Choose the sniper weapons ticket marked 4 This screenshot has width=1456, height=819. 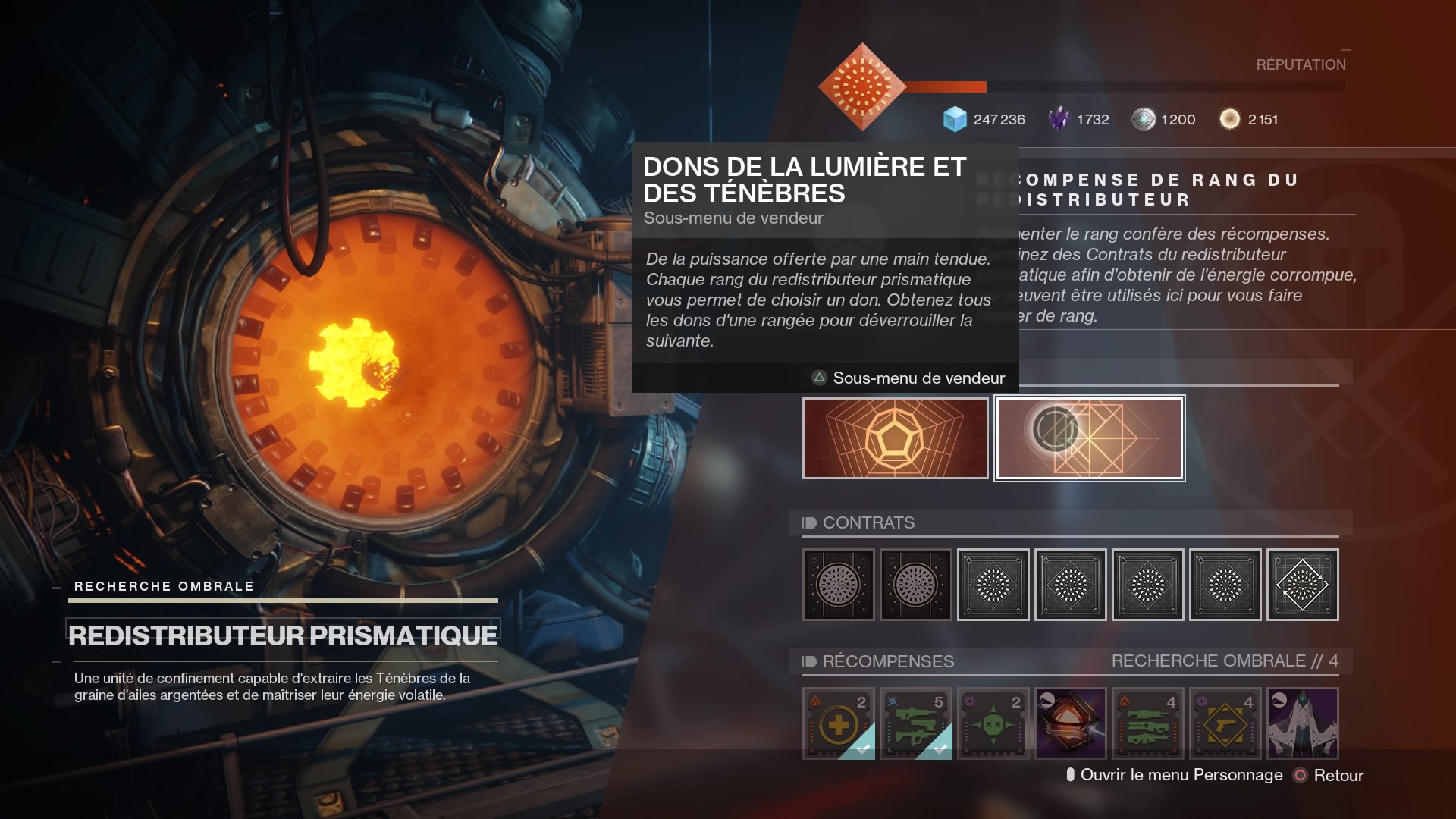tap(1147, 724)
